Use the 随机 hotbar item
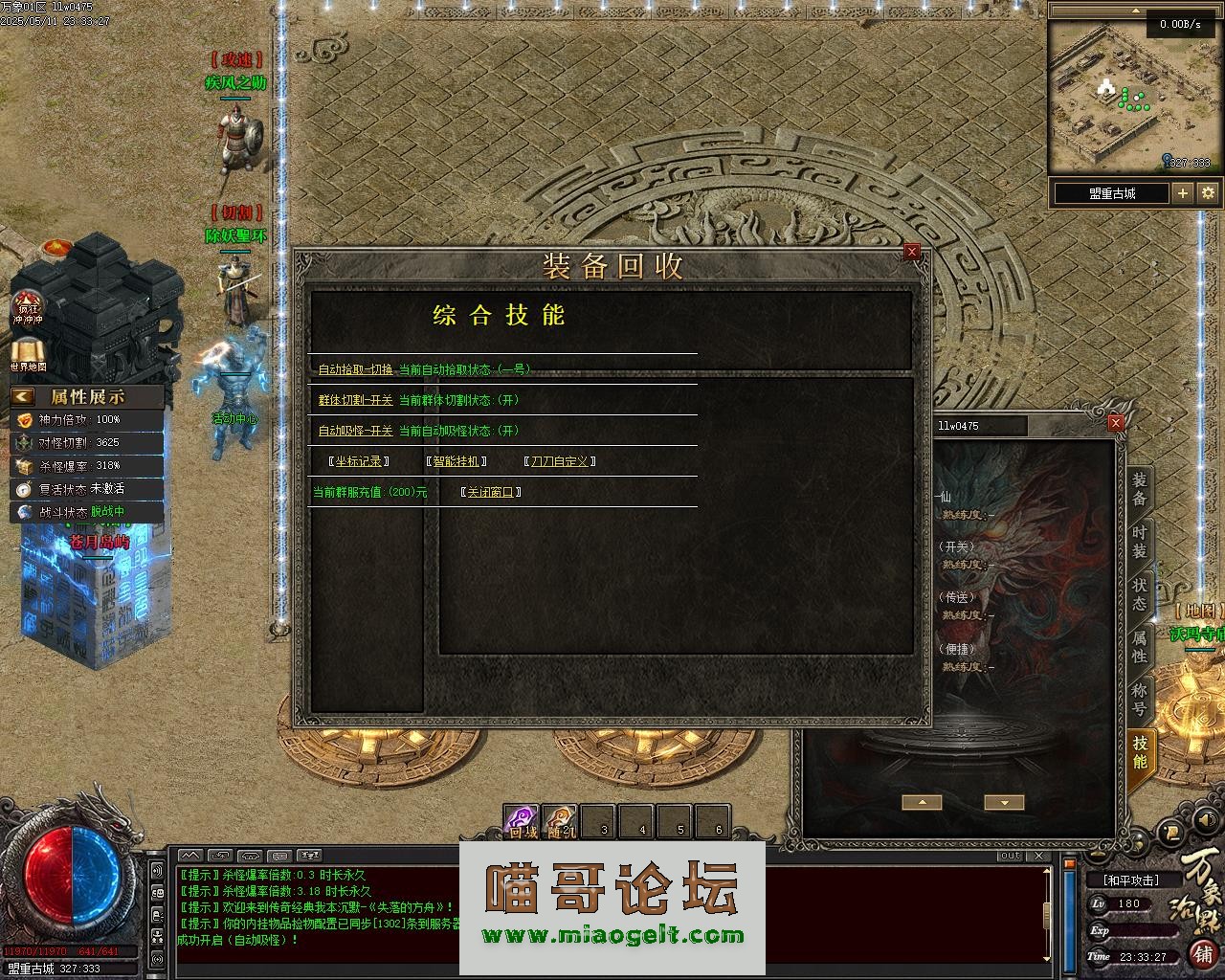1225x980 pixels. pos(562,822)
